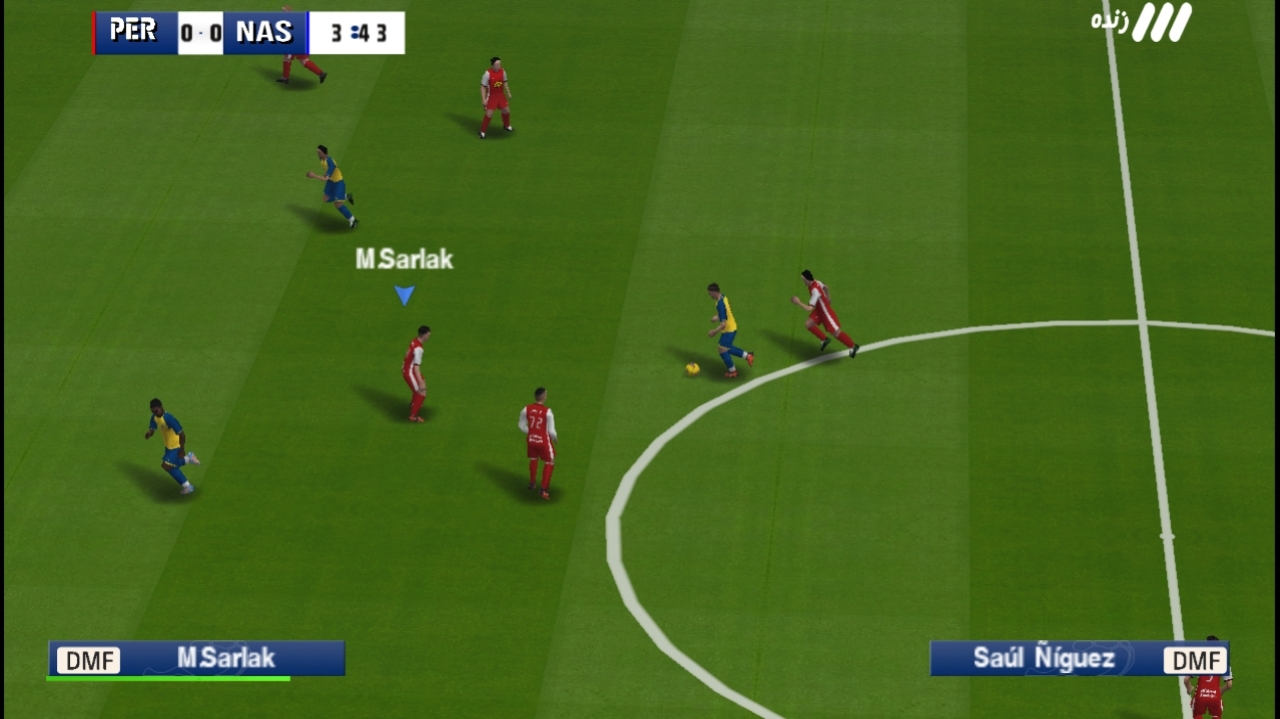Viewport: 1280px width, 719px height.
Task: Click the blue cursor marker above M.Sarlak
Action: pyautogui.click(x=404, y=295)
